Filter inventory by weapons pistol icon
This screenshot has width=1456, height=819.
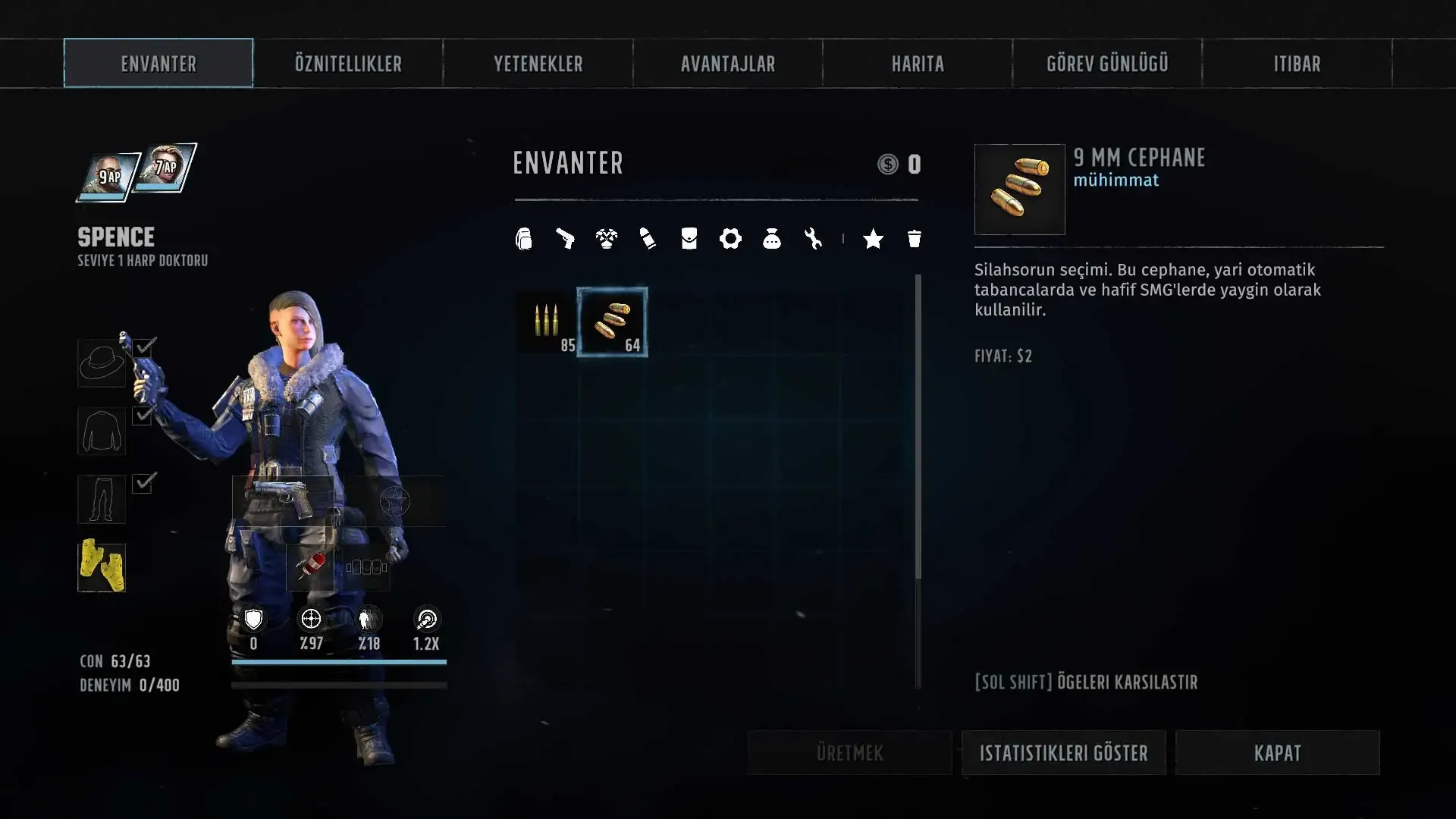pyautogui.click(x=565, y=240)
